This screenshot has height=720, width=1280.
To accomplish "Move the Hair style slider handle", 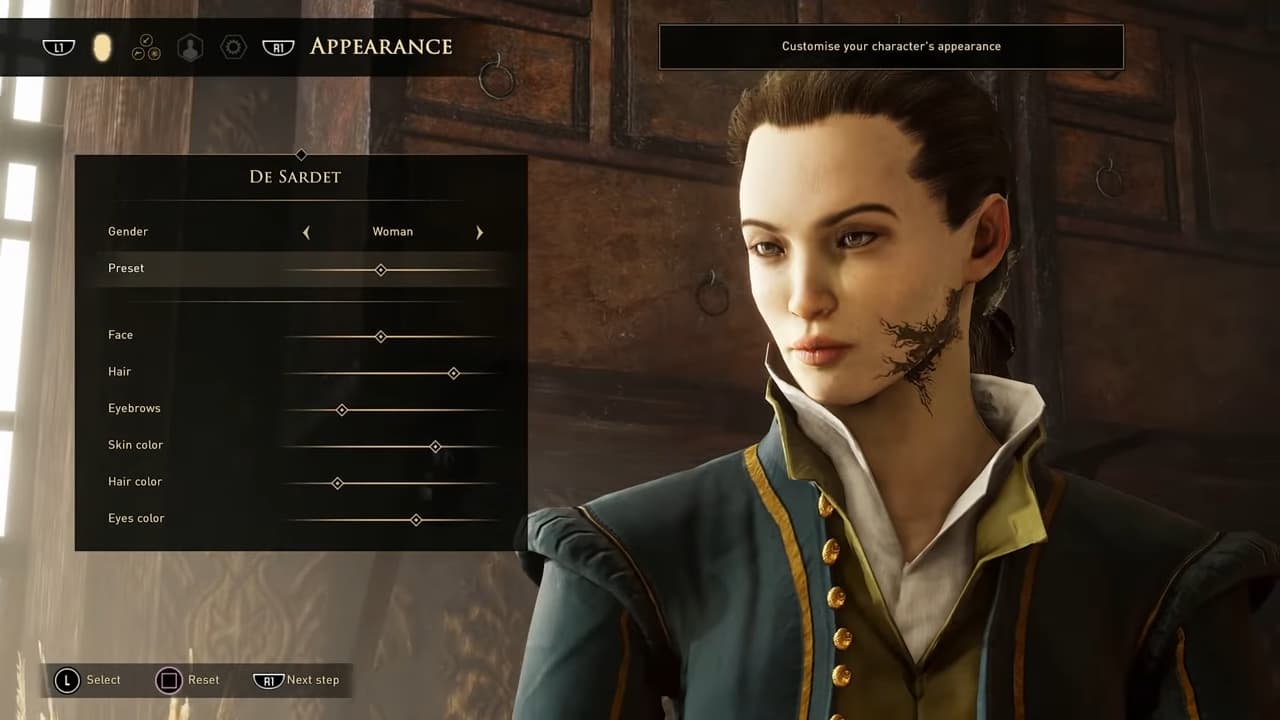I will click(454, 373).
